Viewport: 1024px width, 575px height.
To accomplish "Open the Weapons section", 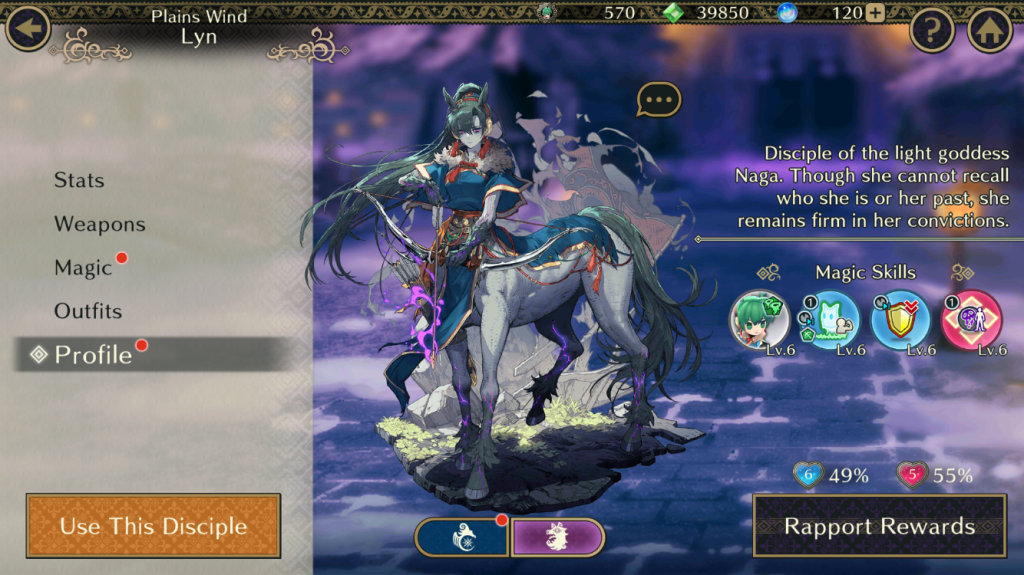I will point(99,224).
